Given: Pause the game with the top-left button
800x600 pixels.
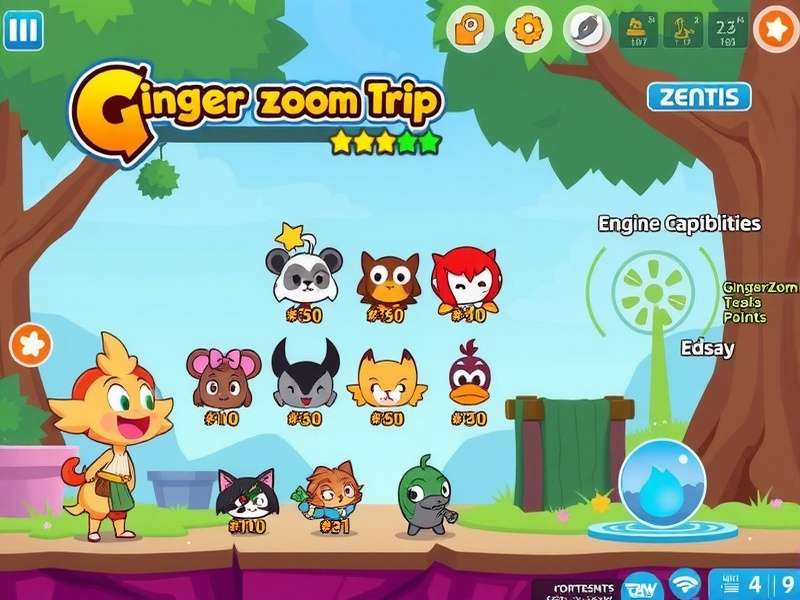Looking at the screenshot, I should coord(22,31).
